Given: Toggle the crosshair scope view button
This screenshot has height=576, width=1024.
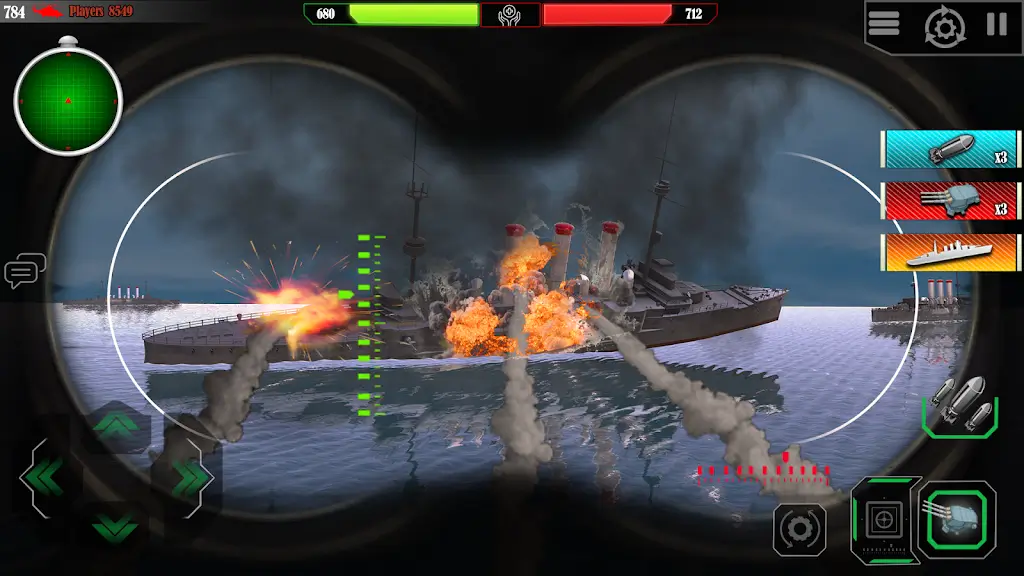Looking at the screenshot, I should coord(884,519).
